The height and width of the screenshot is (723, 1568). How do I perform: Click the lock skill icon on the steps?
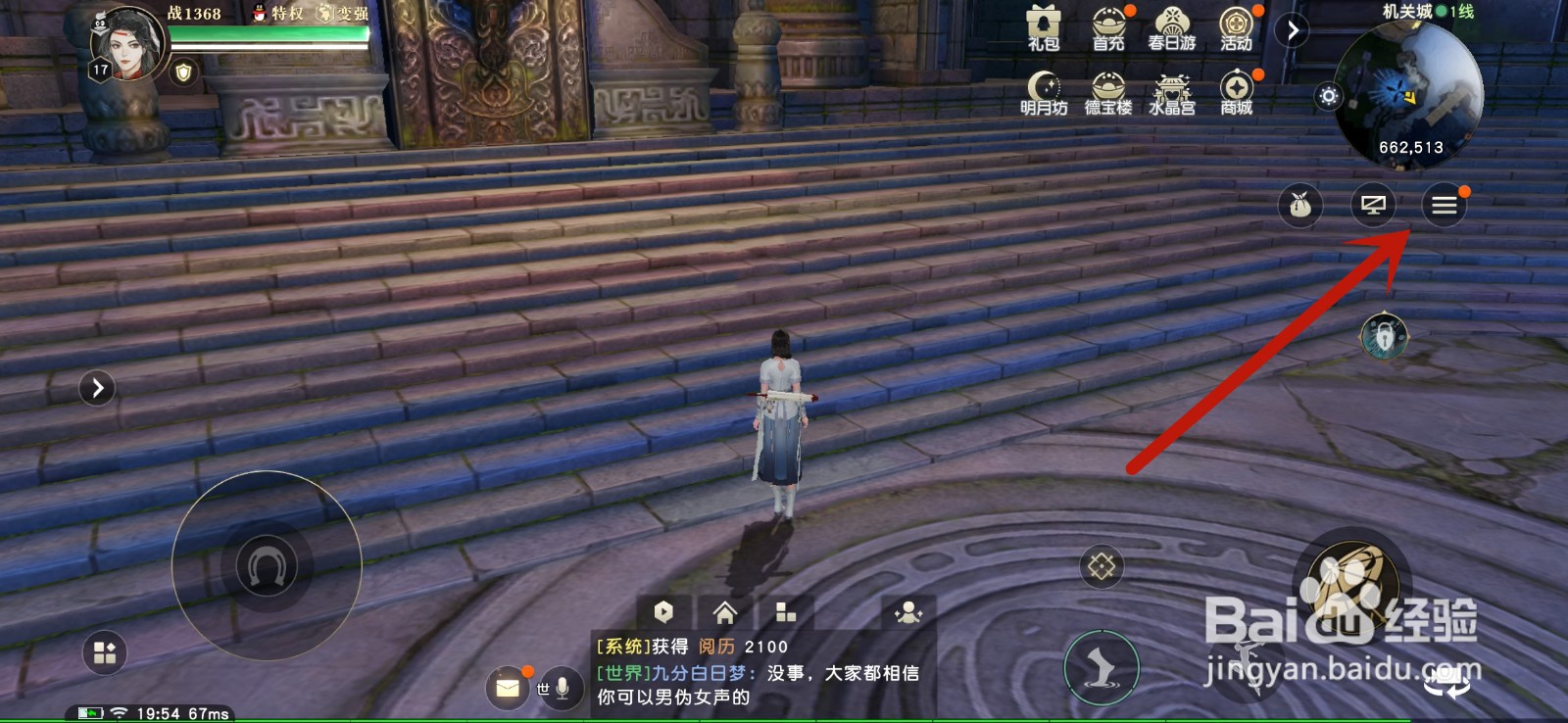tap(1101, 563)
